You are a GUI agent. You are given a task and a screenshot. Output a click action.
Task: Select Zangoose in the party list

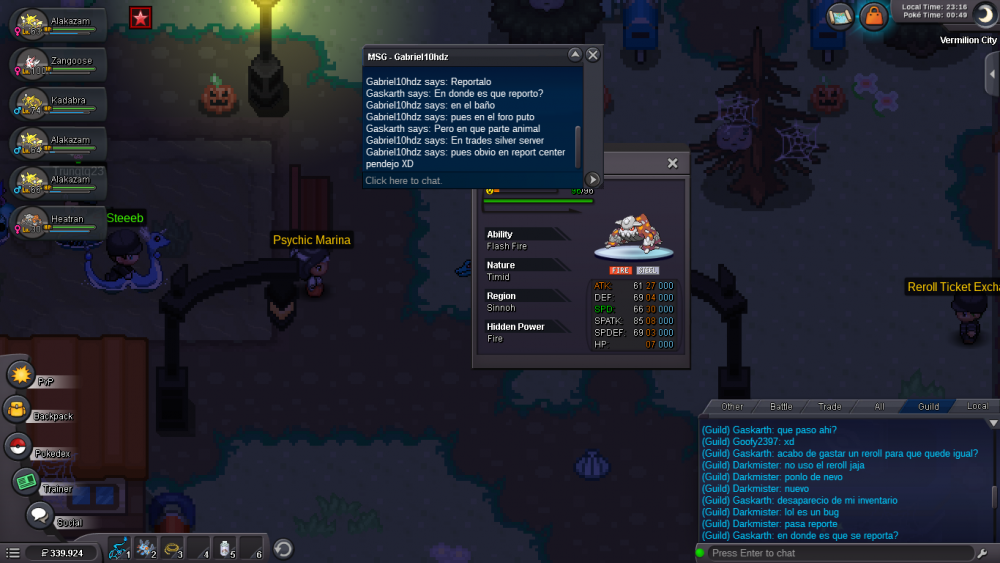coord(58,63)
